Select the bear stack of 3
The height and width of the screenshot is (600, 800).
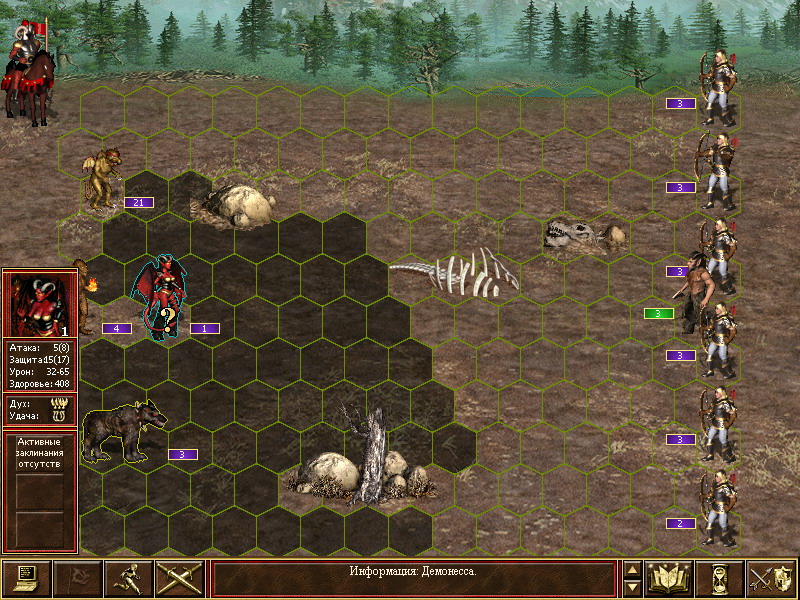click(122, 430)
